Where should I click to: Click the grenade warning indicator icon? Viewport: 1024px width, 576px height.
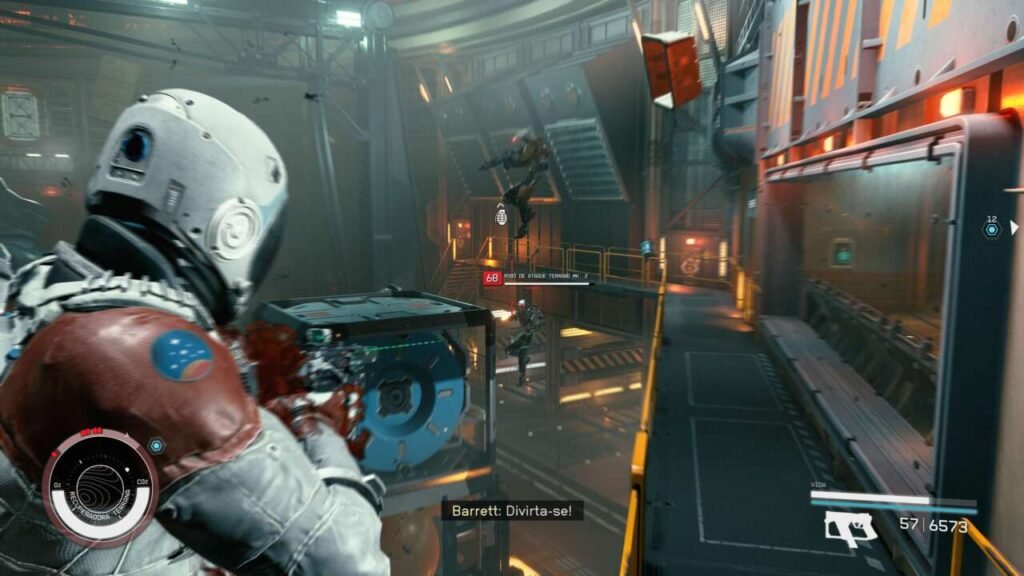click(502, 216)
